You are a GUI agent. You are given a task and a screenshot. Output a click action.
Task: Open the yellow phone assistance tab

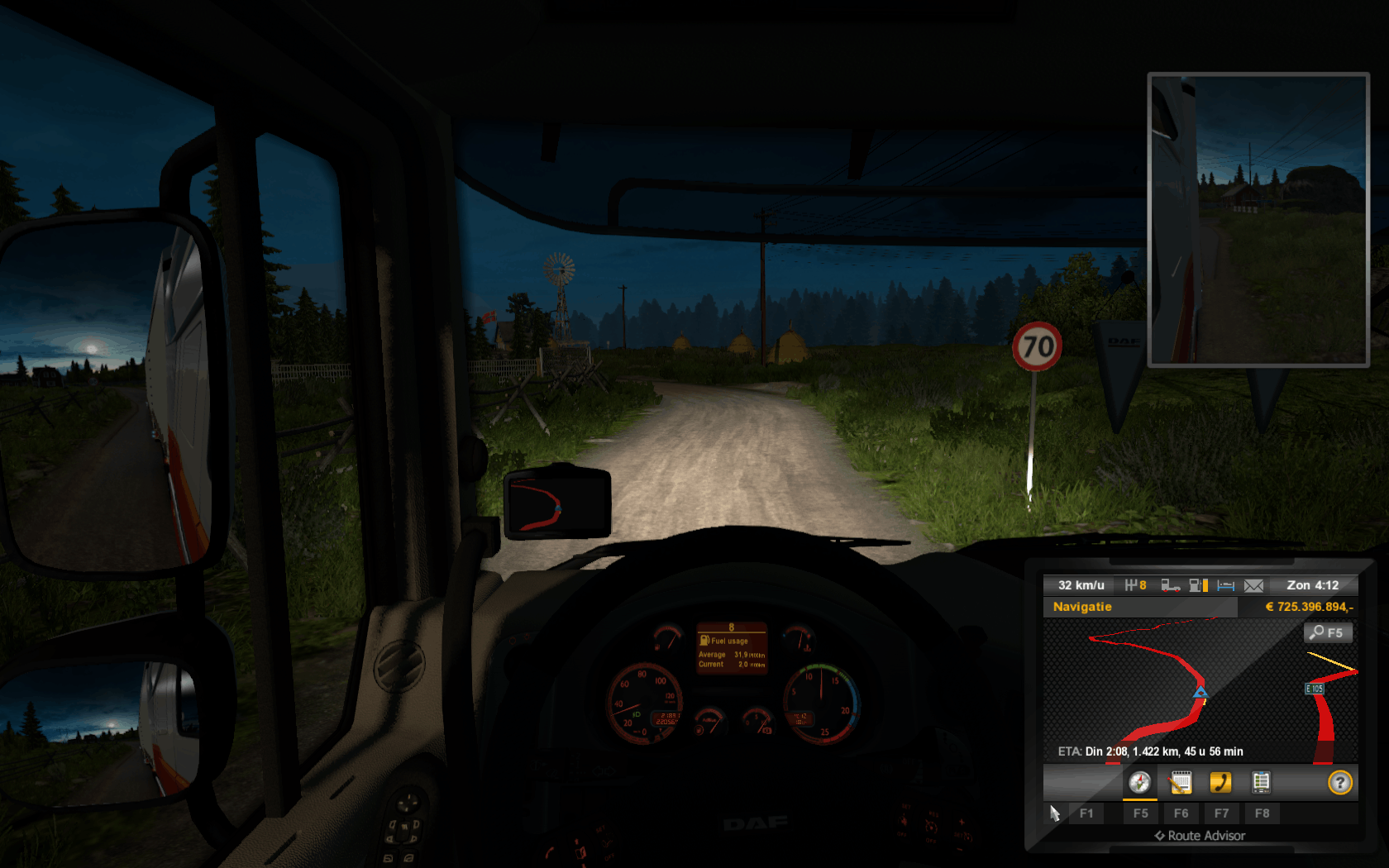1220,782
